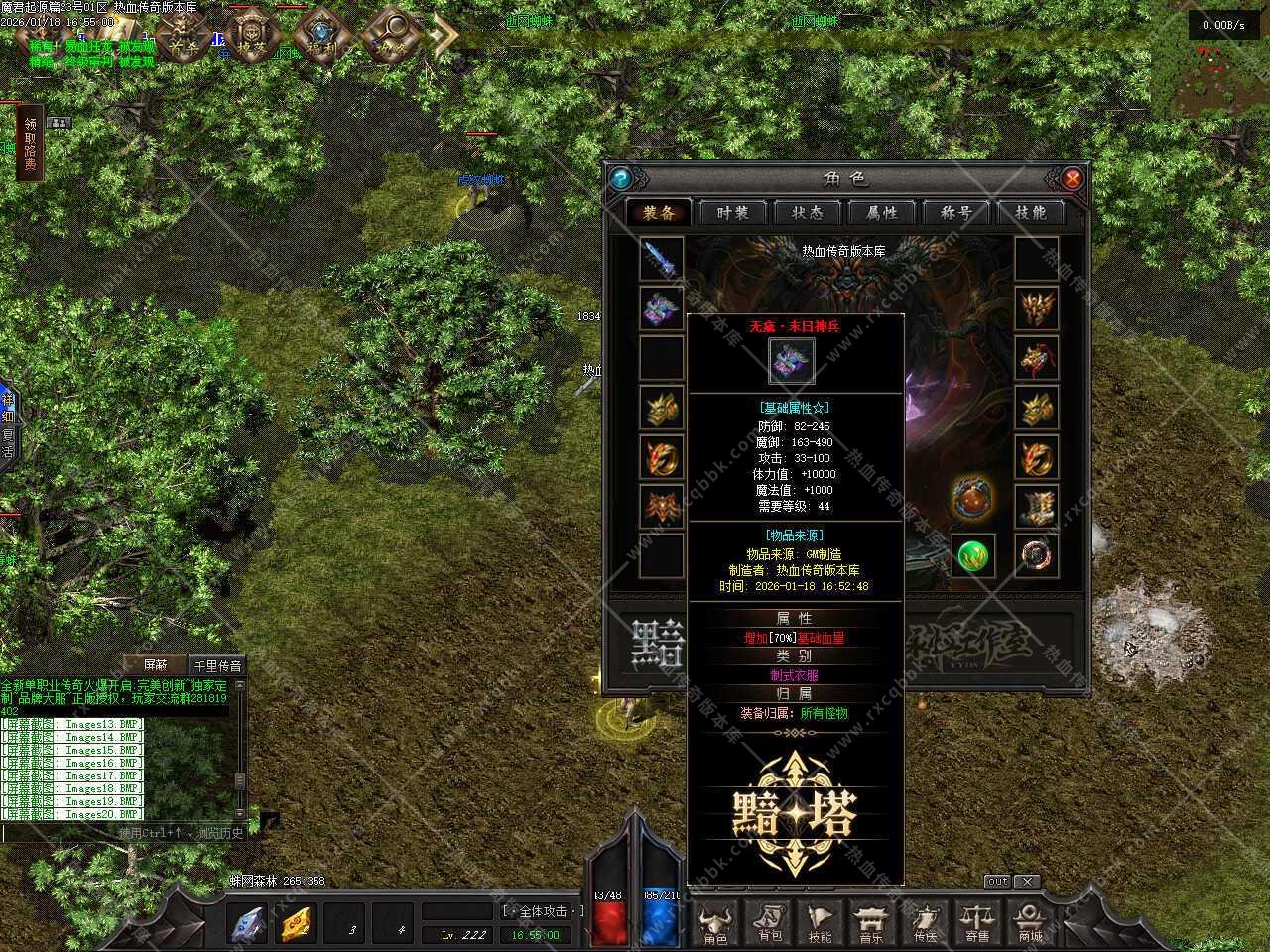Toggle the 音乐 music button
The image size is (1270, 952).
872,923
